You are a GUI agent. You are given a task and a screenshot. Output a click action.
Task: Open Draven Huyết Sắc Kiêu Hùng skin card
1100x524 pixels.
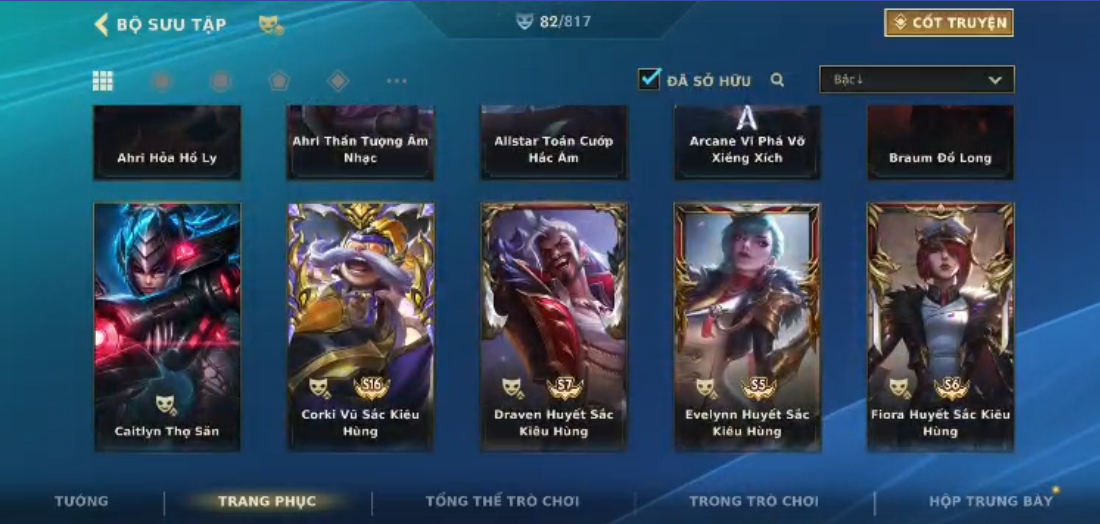point(553,326)
